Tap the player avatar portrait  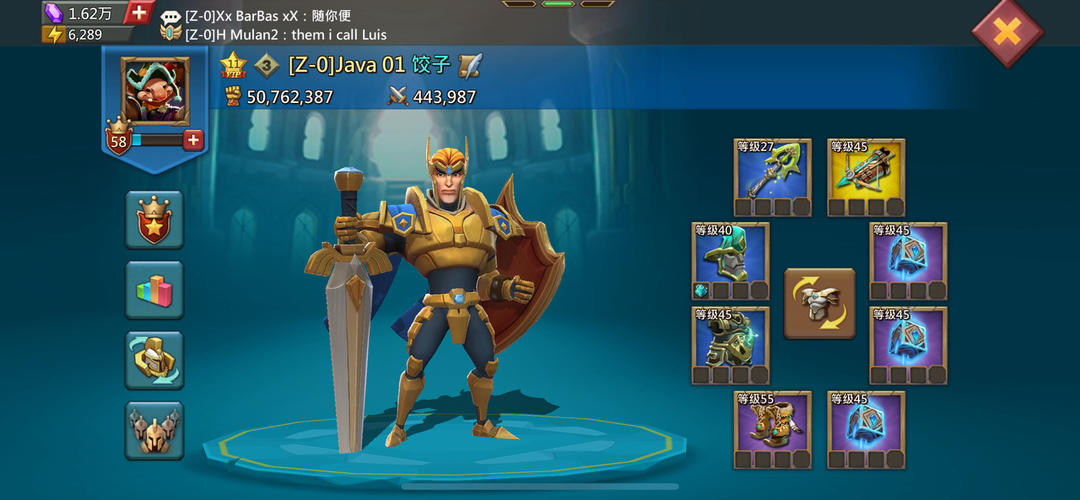pyautogui.click(x=155, y=90)
